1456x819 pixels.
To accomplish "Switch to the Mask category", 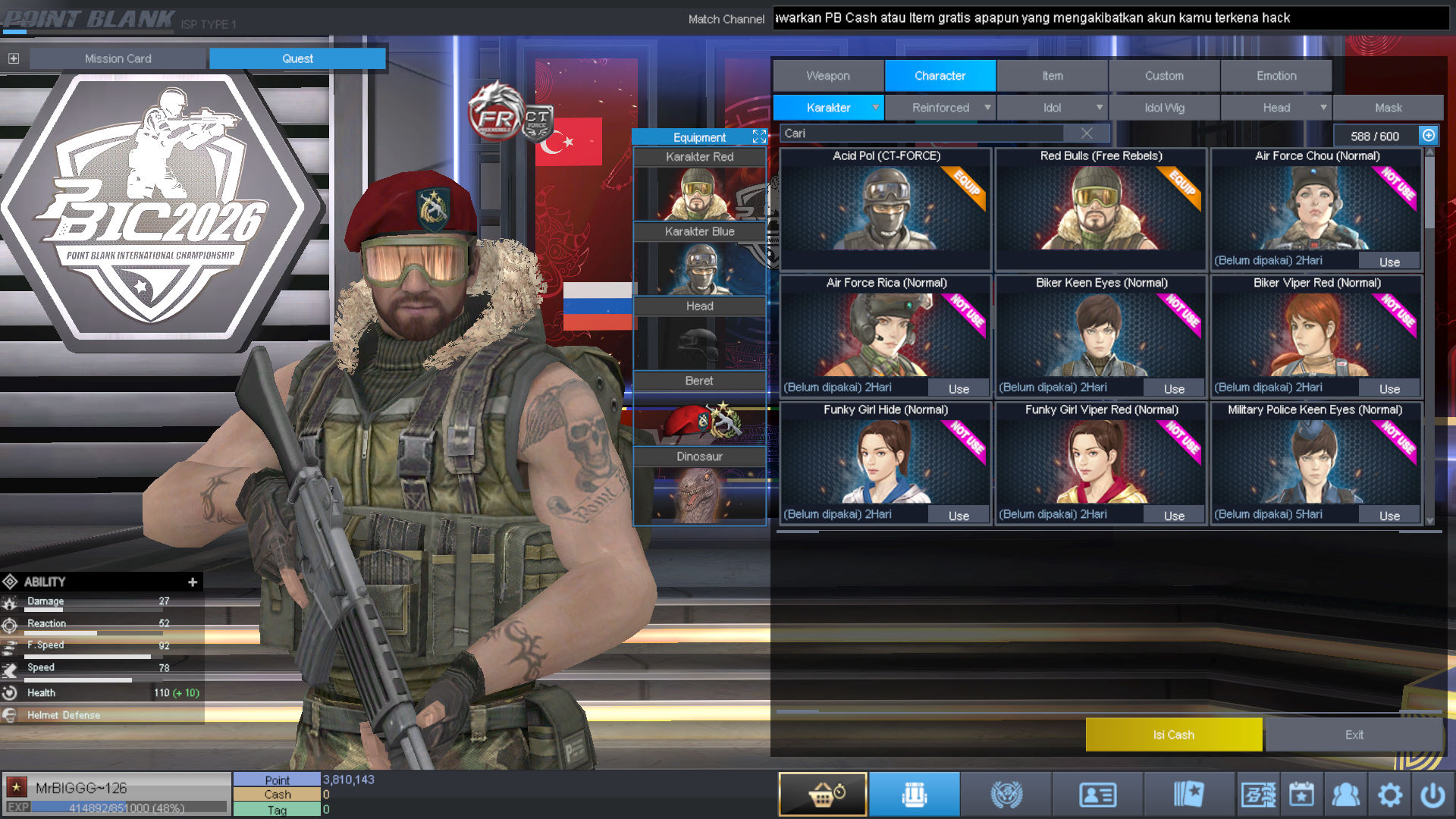I will tap(1388, 108).
